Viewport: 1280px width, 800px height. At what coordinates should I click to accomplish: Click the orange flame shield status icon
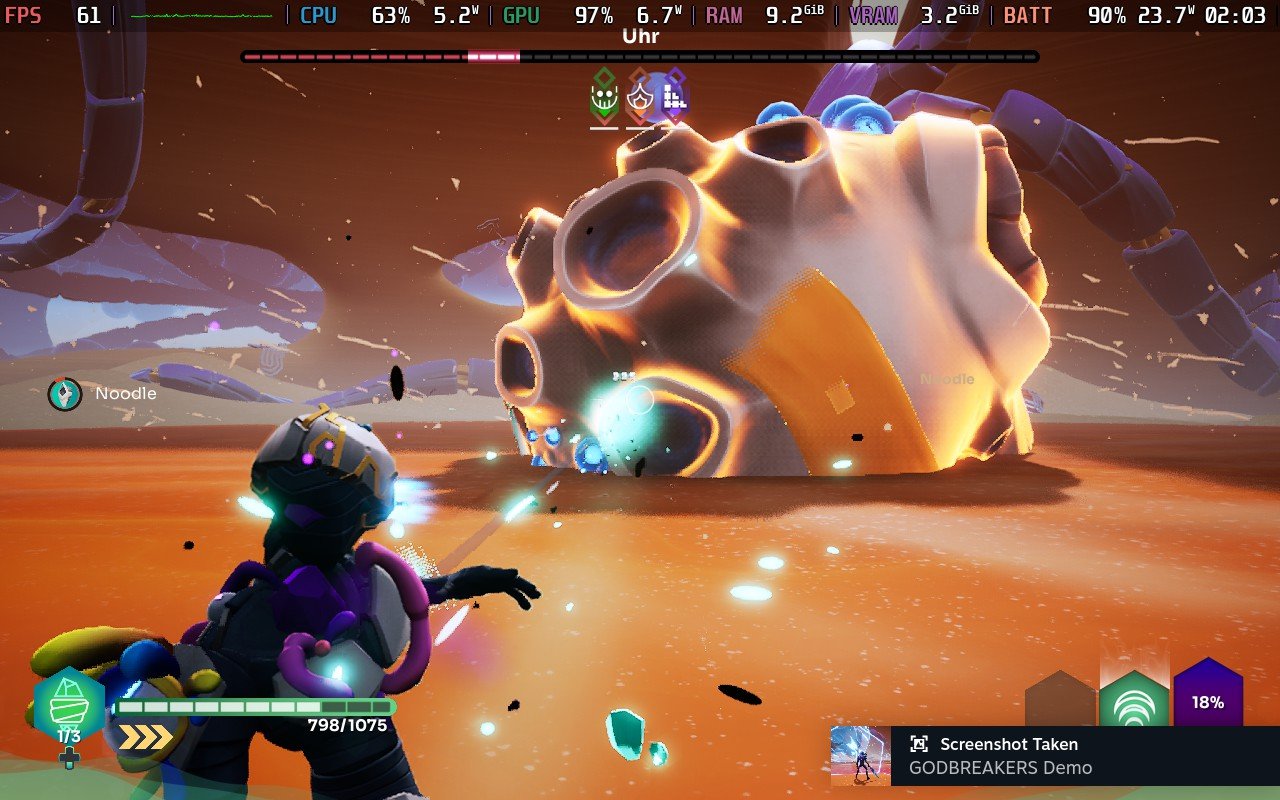click(x=640, y=97)
